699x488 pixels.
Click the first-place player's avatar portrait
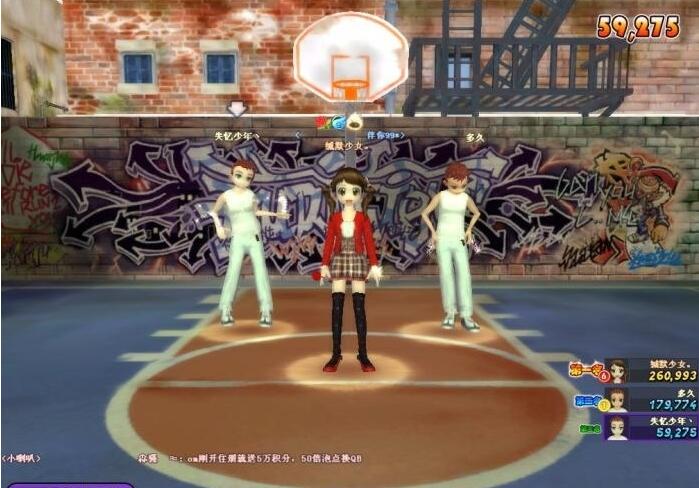tap(617, 371)
